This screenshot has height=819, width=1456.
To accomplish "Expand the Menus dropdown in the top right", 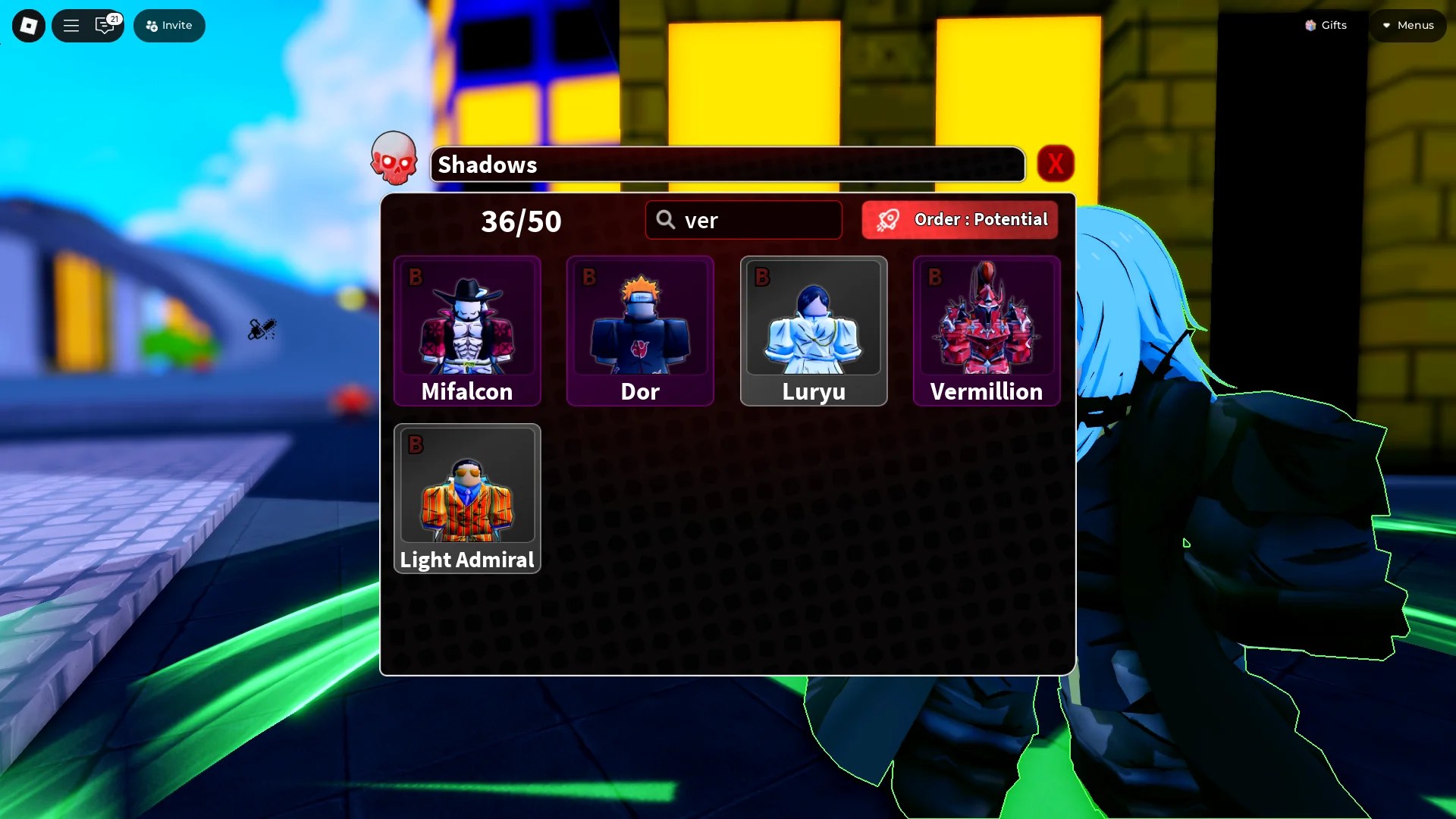I will pos(1407,25).
